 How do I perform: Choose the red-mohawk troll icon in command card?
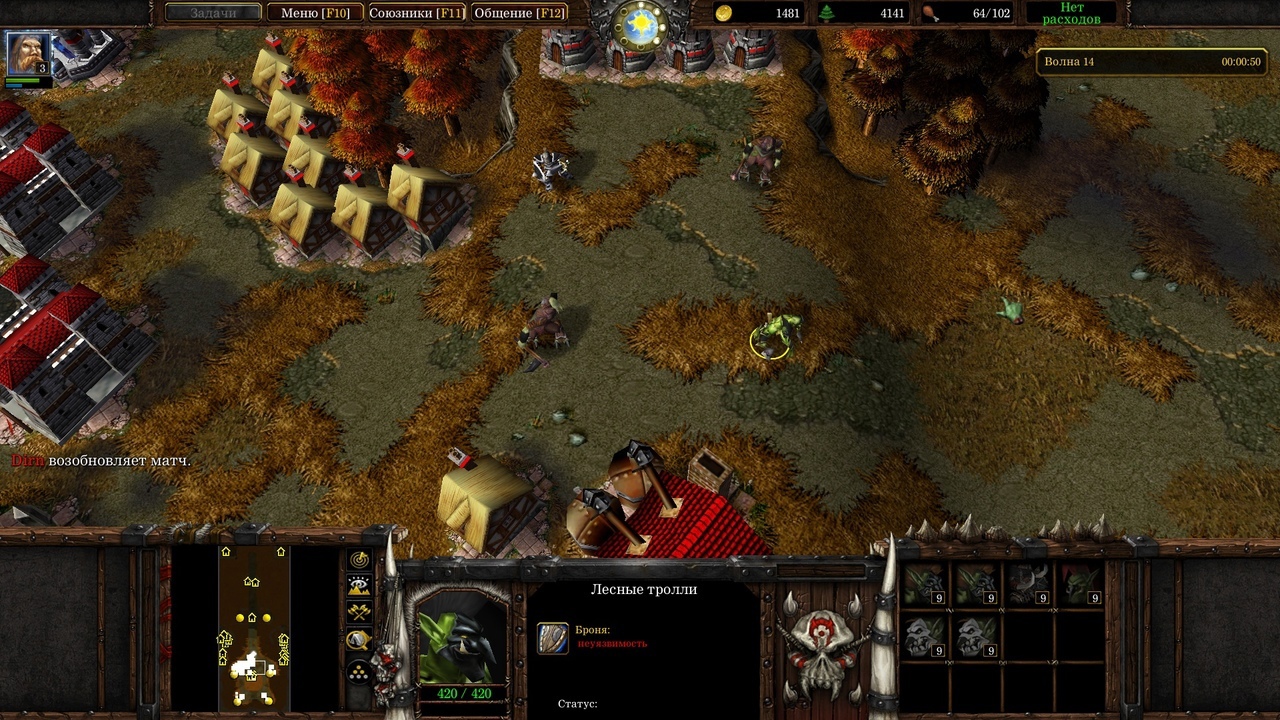coord(1079,586)
